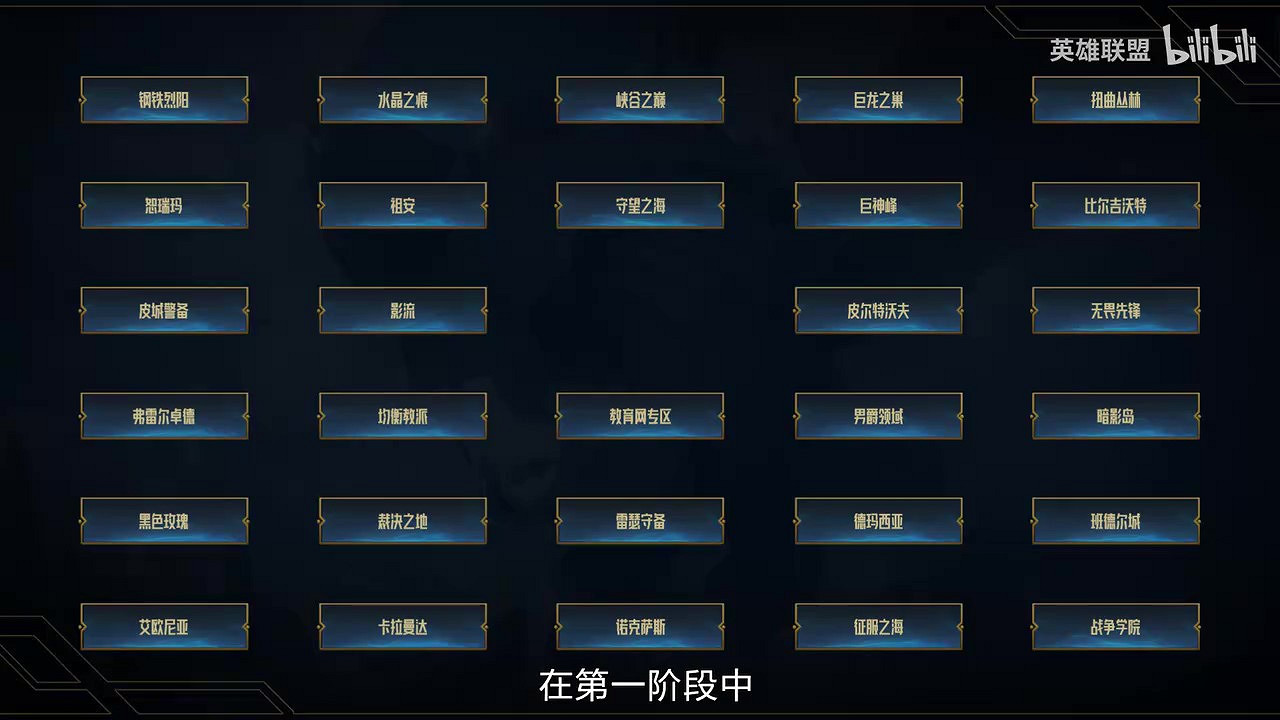
Task: Select the 影流 server
Action: point(402,311)
